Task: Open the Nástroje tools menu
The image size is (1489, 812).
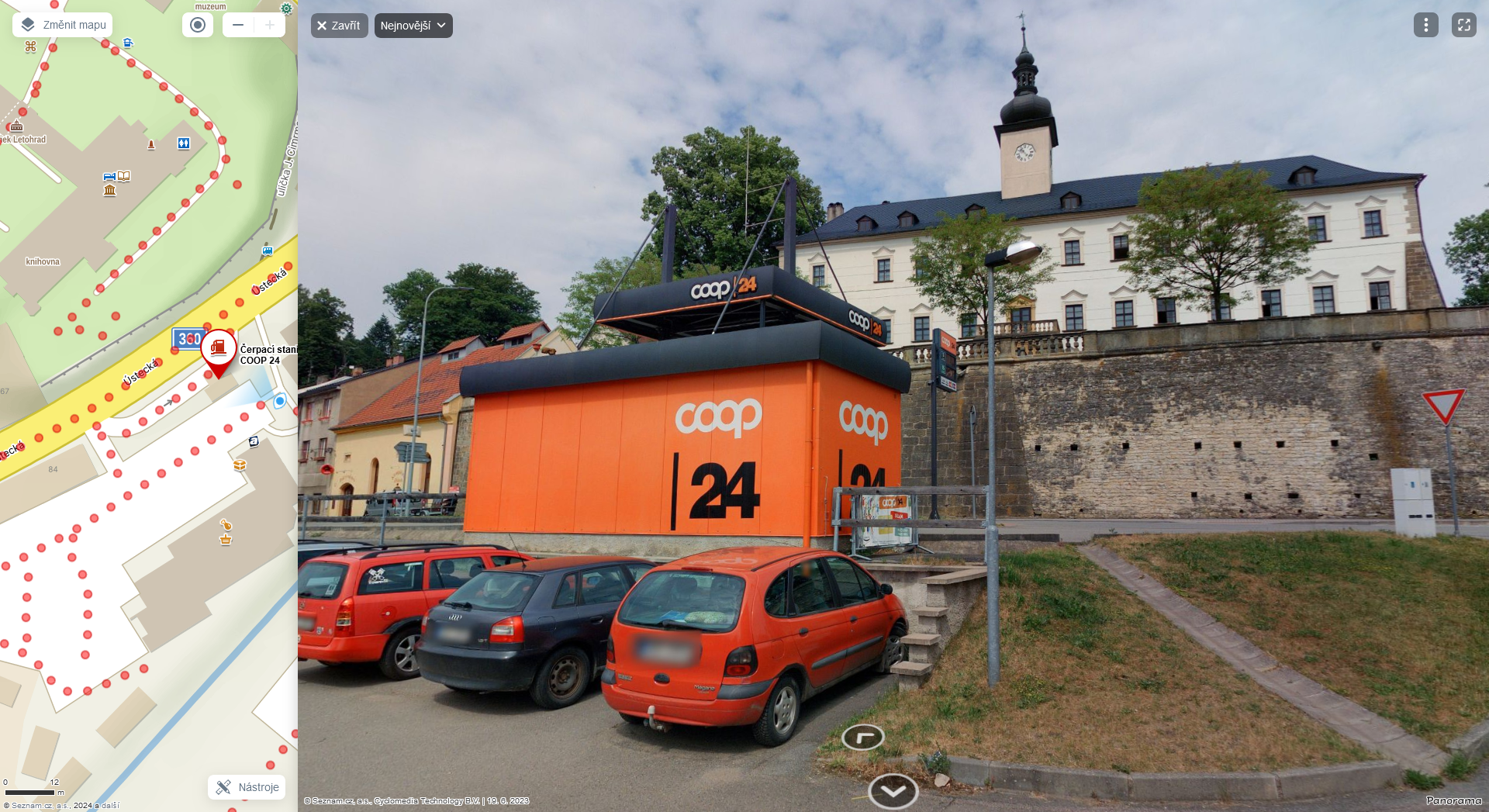Action: (247, 787)
